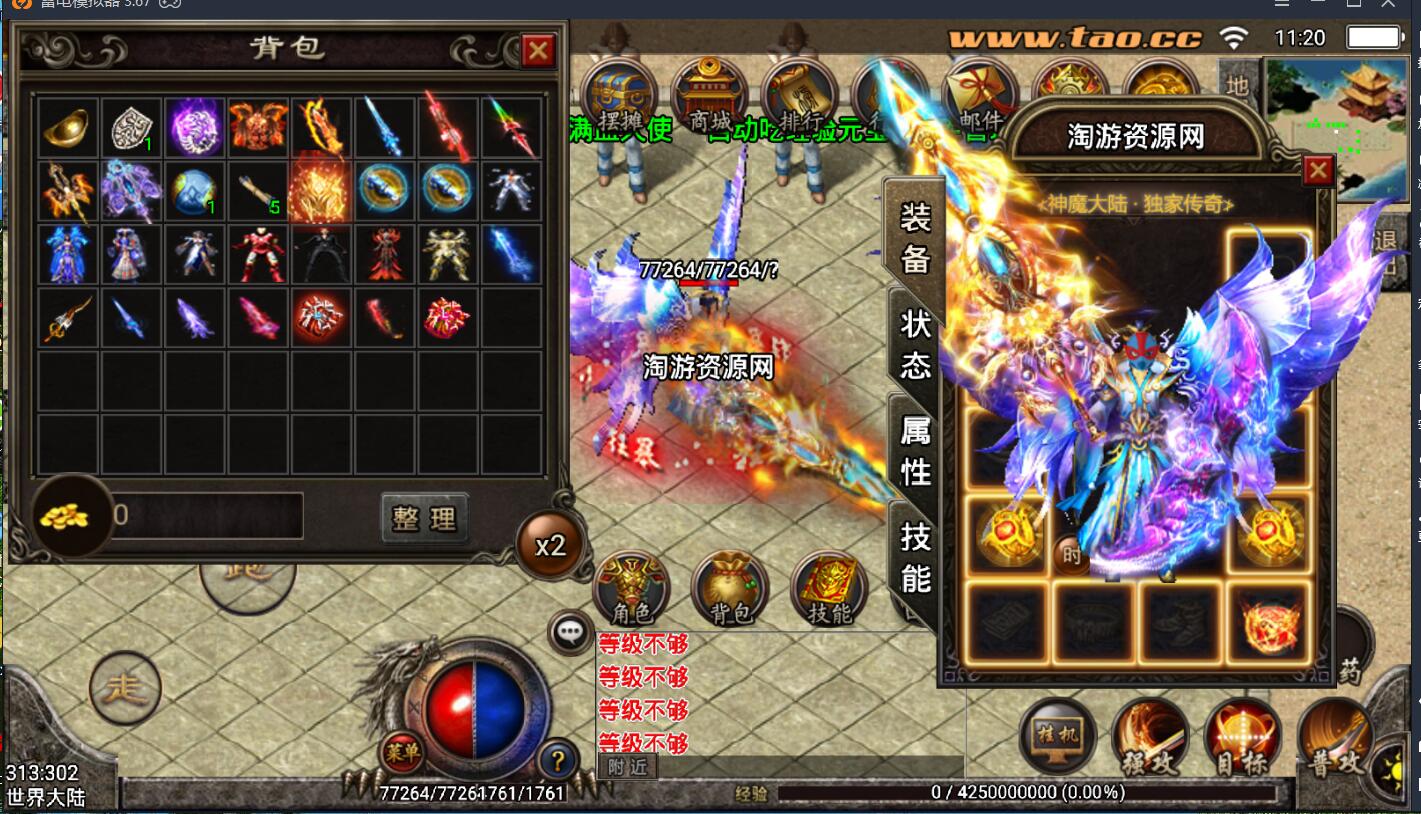
Task: Switch to the 状态 status tab
Action: click(915, 344)
